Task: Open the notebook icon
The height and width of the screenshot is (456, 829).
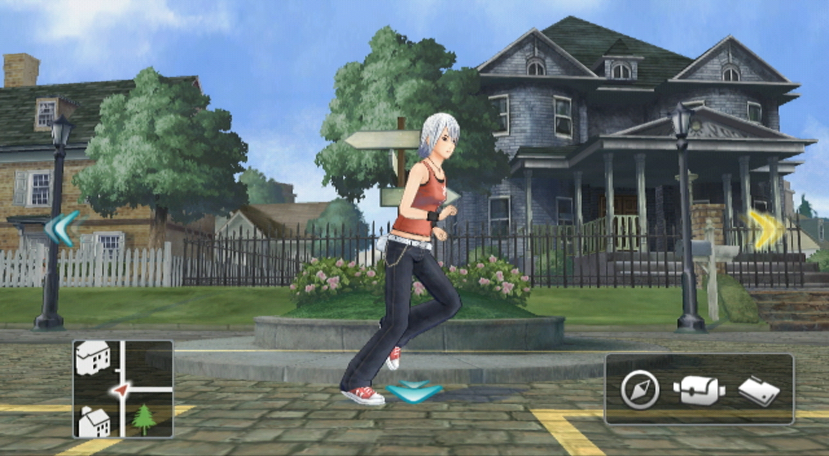Action: [x=758, y=390]
